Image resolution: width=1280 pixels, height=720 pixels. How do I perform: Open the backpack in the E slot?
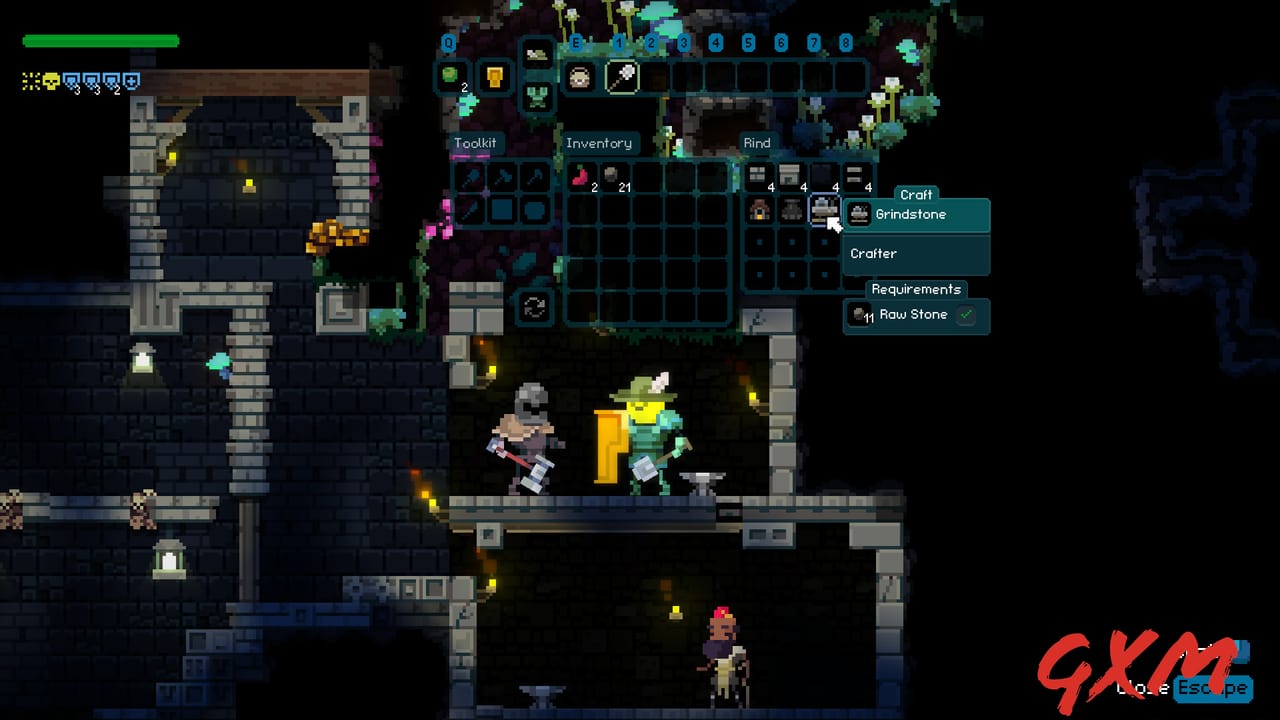(579, 77)
